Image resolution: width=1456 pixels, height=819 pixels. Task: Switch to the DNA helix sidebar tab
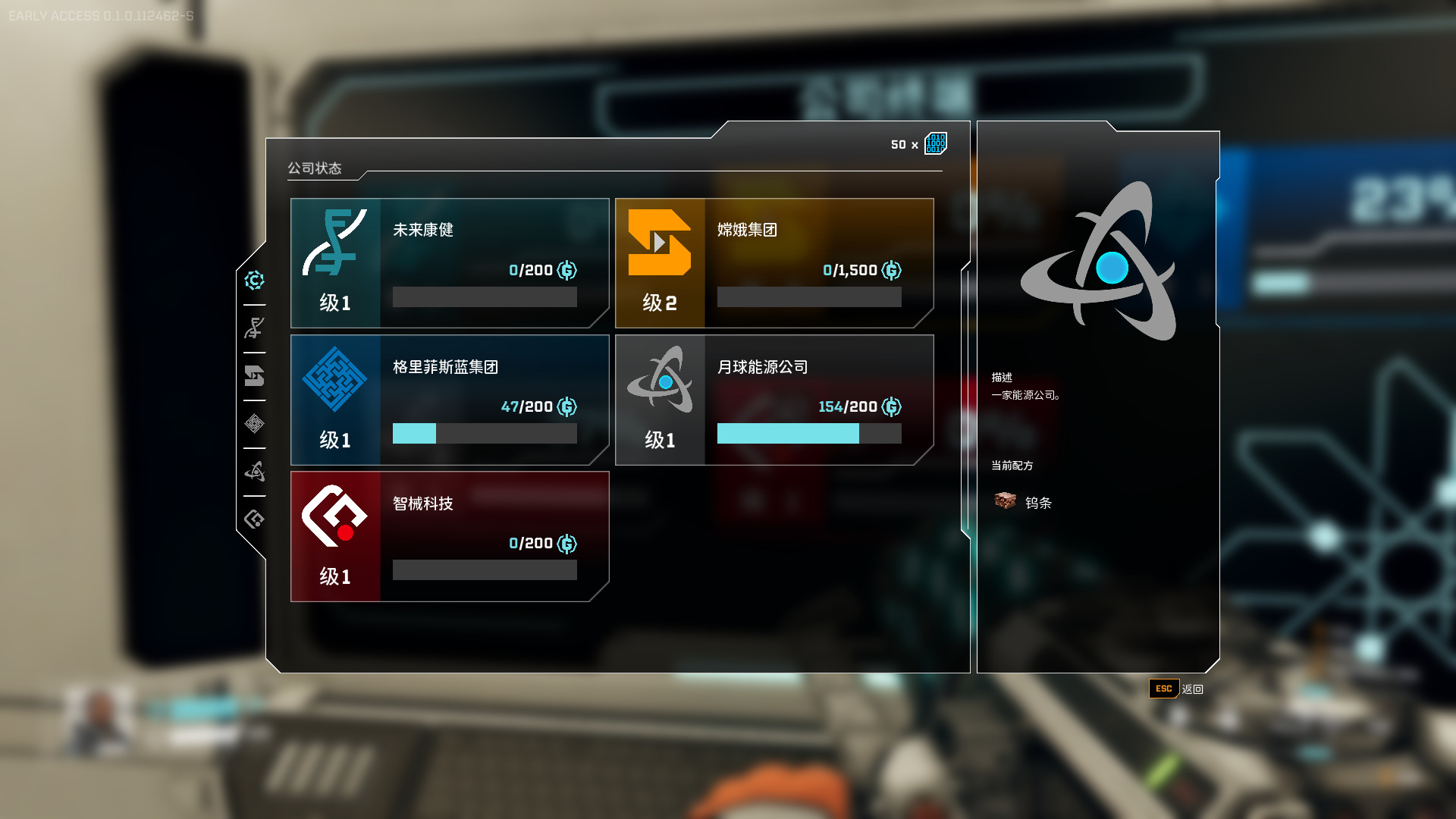pos(255,328)
